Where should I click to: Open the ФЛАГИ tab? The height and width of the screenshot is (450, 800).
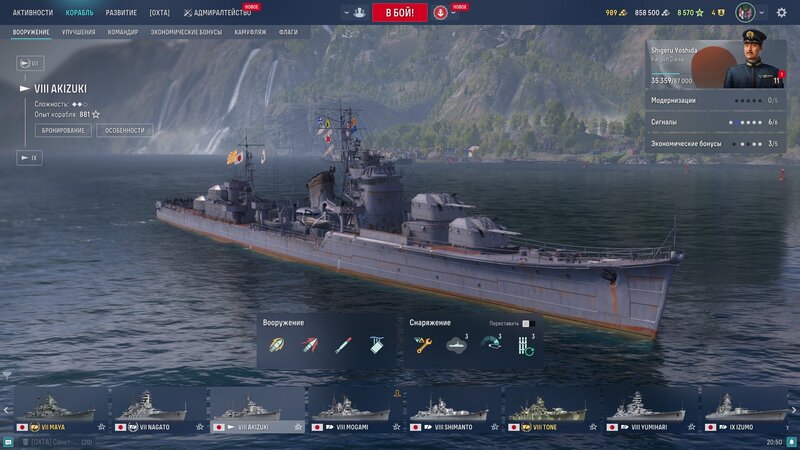[x=288, y=32]
